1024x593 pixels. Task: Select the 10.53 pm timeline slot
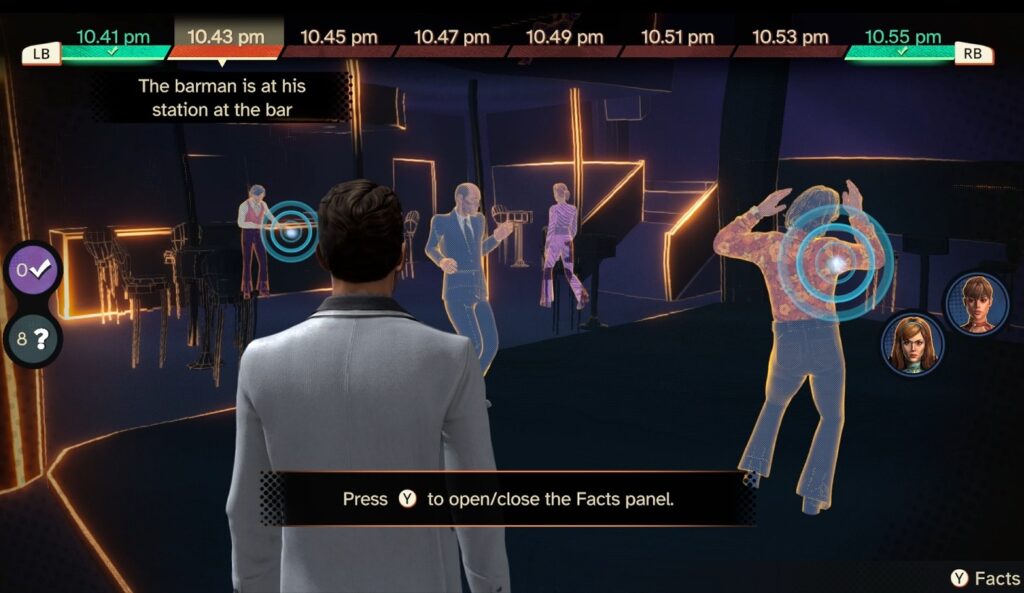[x=790, y=38]
